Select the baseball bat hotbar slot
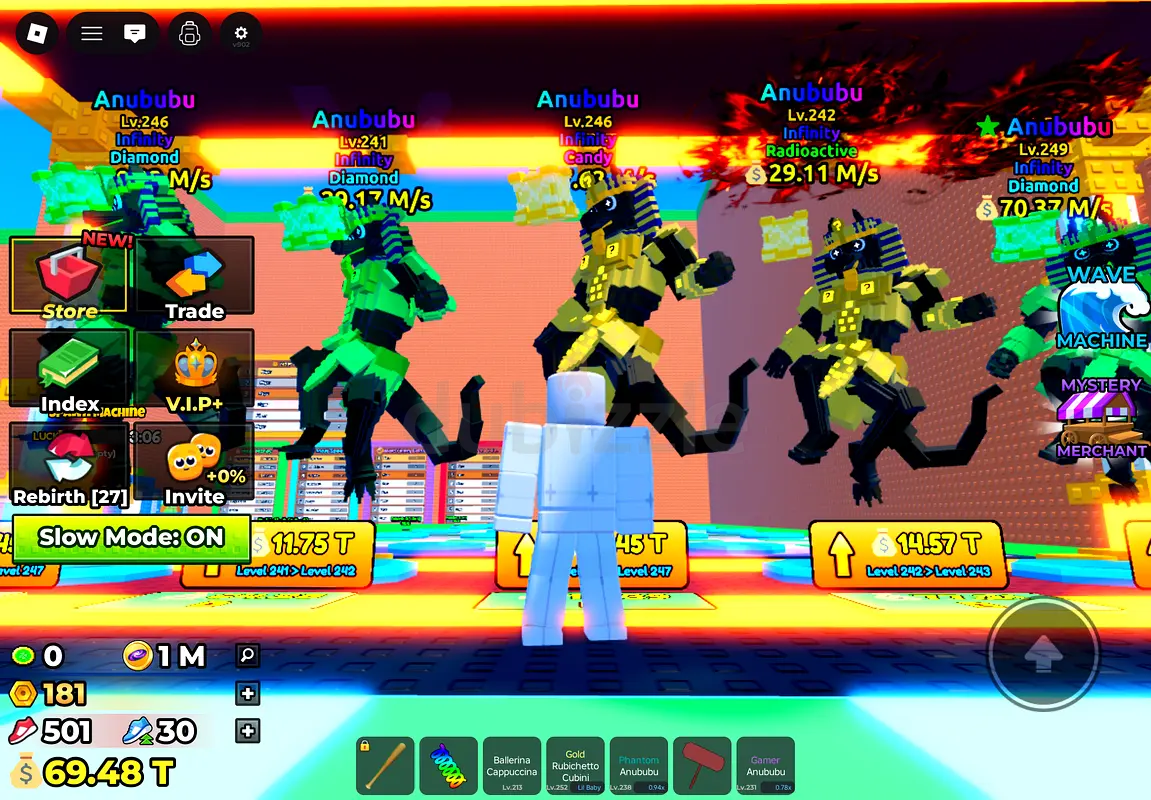The image size is (1151, 800). [x=385, y=767]
